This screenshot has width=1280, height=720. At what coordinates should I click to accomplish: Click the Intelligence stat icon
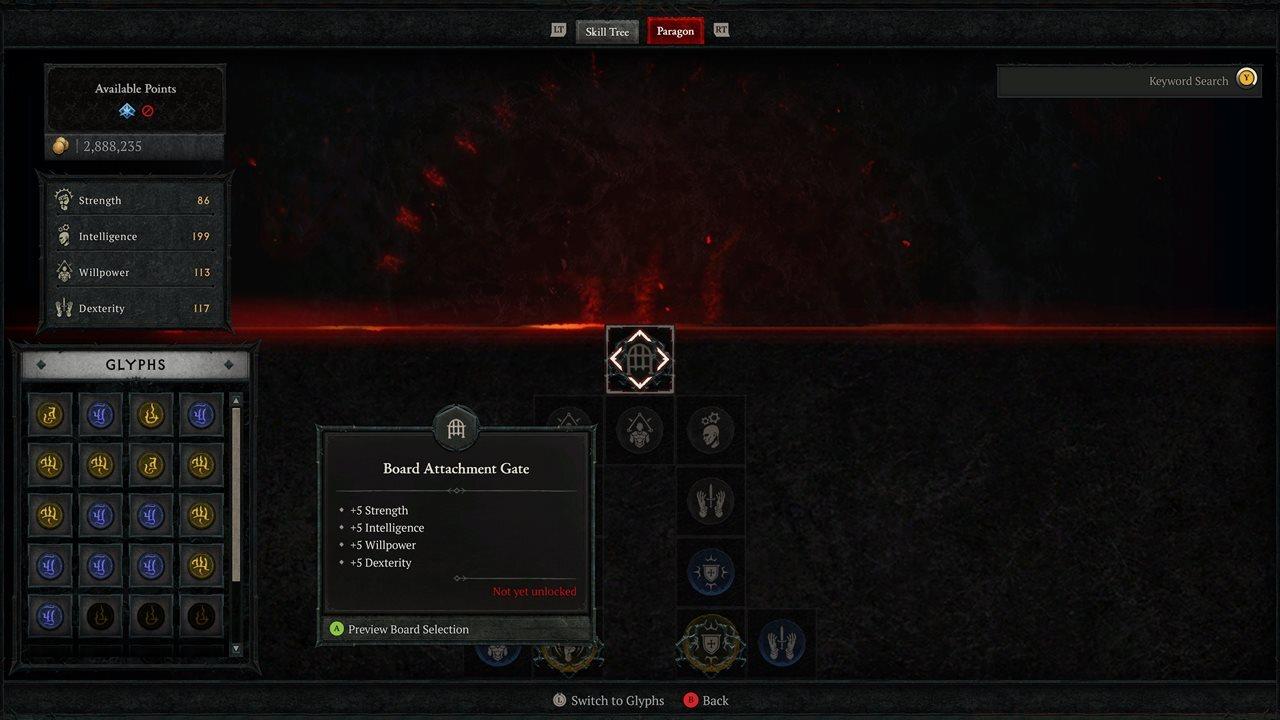click(65, 235)
